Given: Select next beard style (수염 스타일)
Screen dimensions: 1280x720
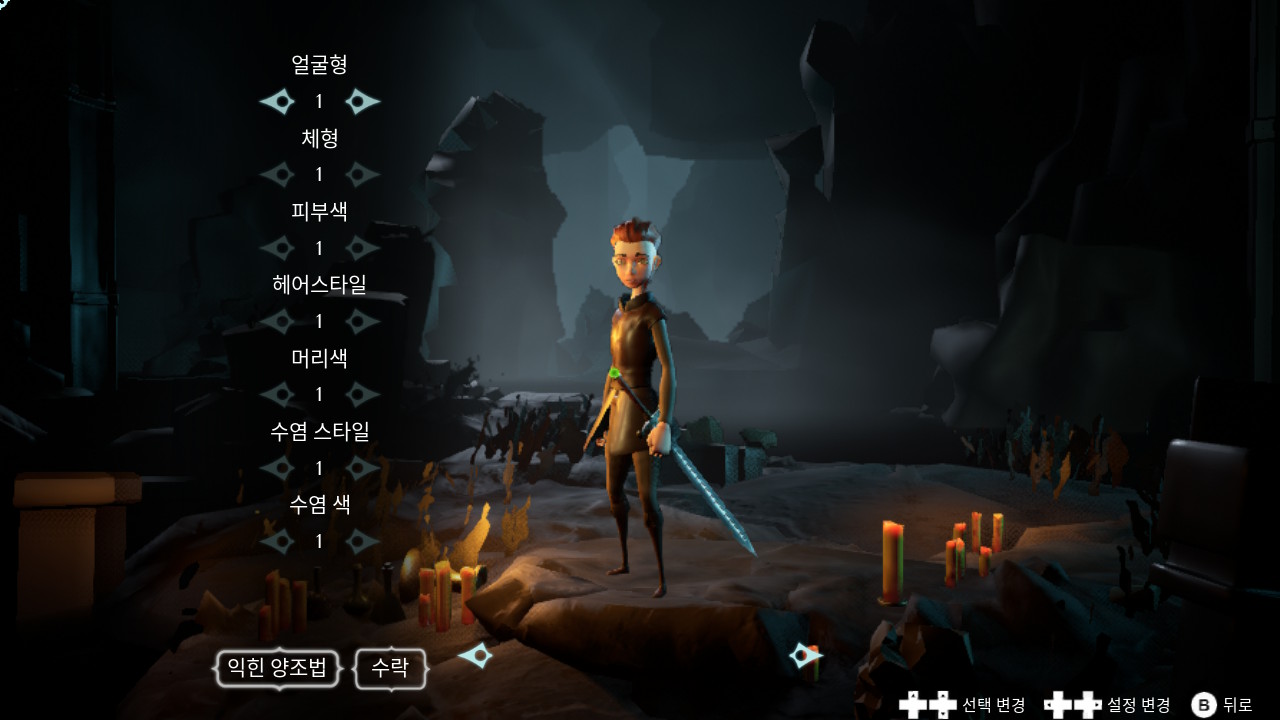Looking at the screenshot, I should click(362, 467).
